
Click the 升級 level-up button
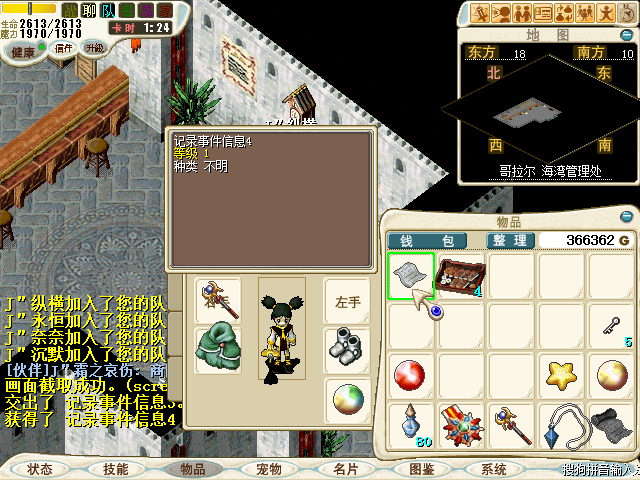[94, 48]
